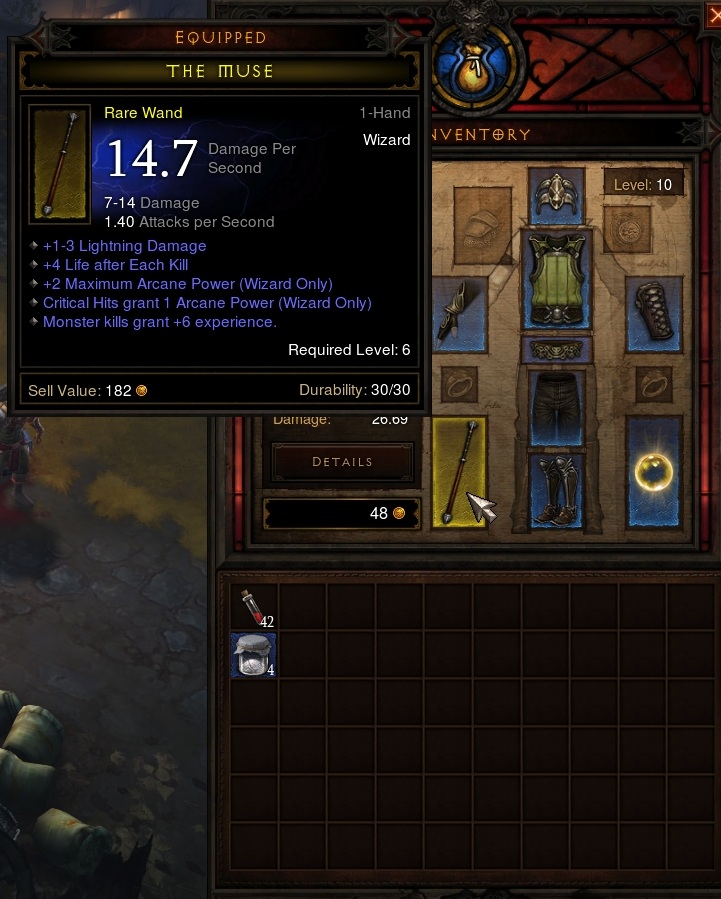Viewport: 721px width, 899px height.
Task: Select the blue-backed jar item in the backpack
Action: pos(253,656)
